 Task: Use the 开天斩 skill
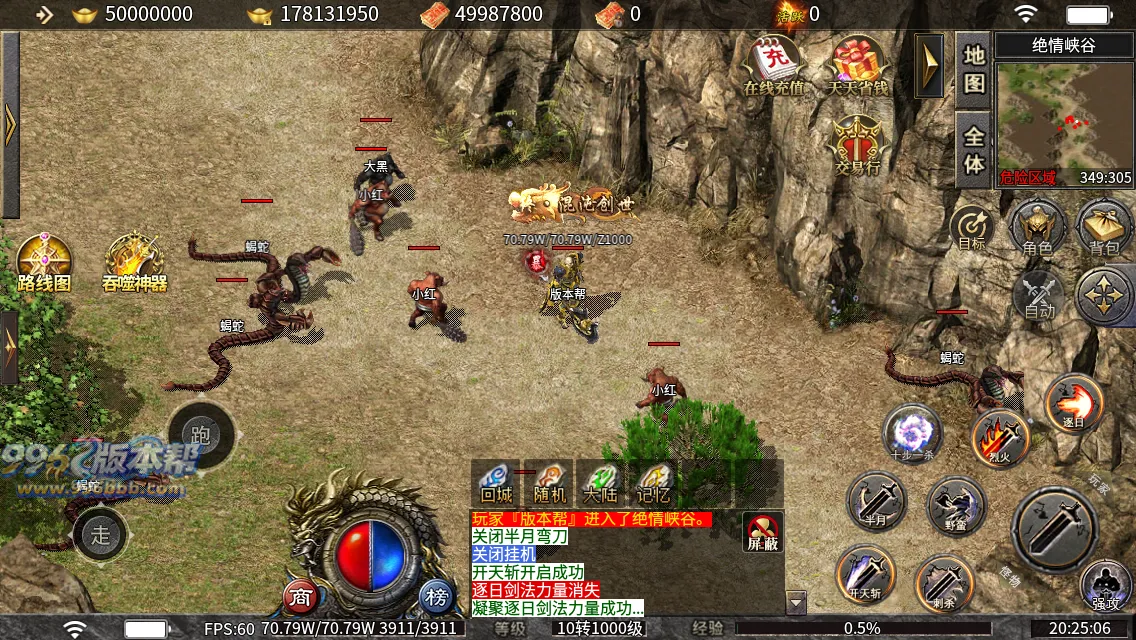[864, 573]
